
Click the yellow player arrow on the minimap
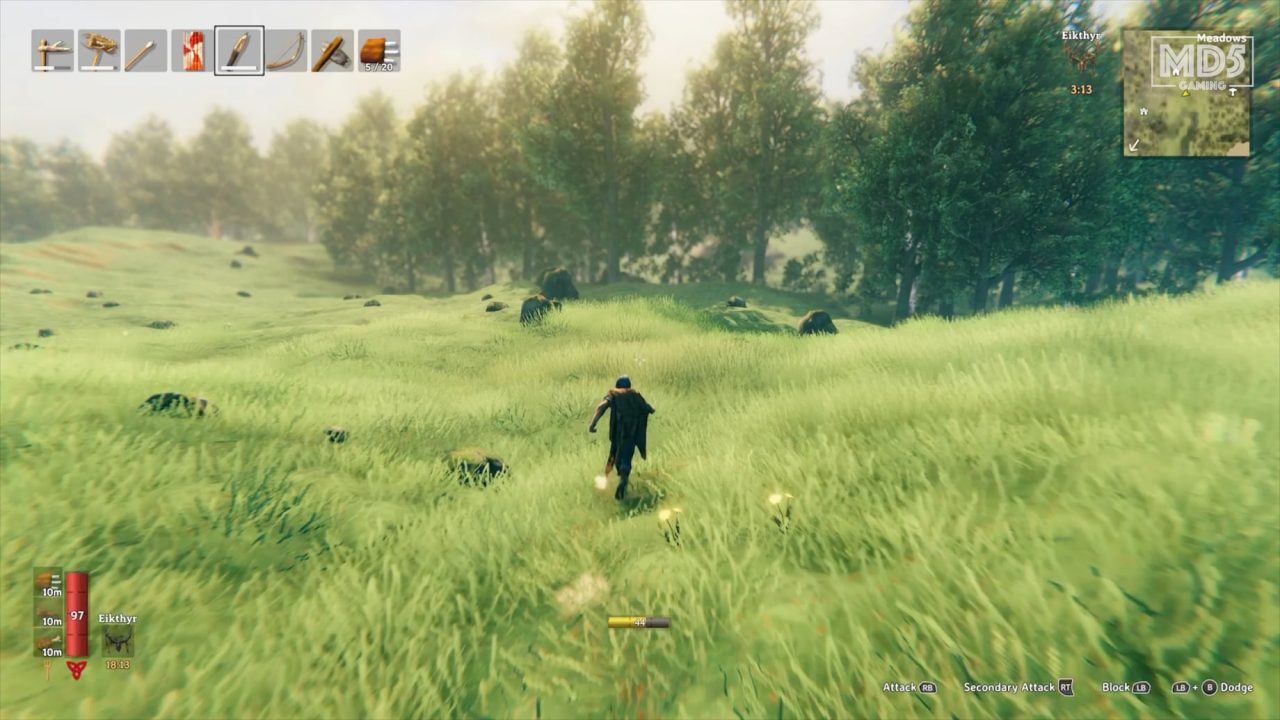[x=1185, y=94]
